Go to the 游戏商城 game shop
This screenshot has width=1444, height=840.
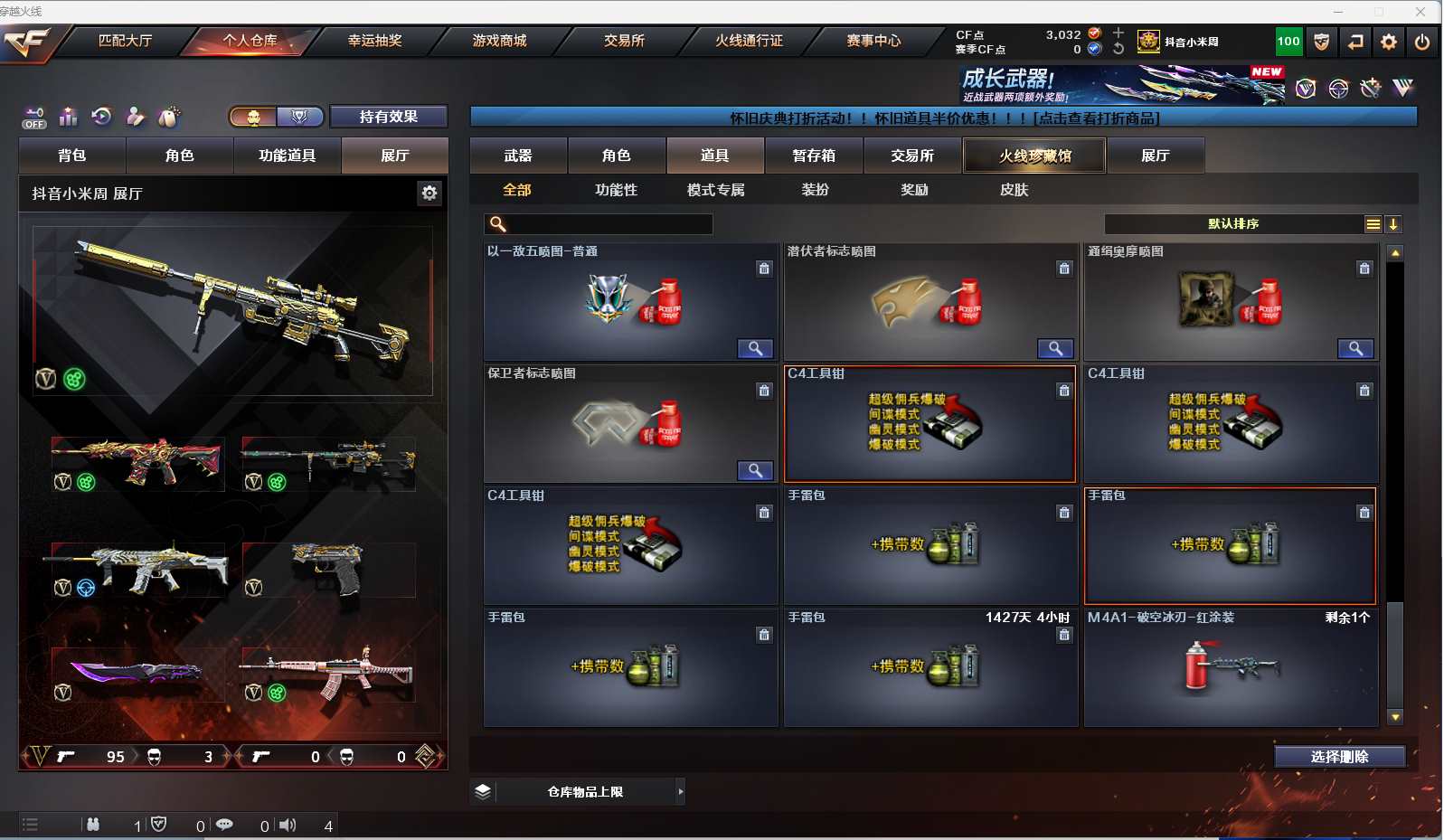[x=499, y=41]
